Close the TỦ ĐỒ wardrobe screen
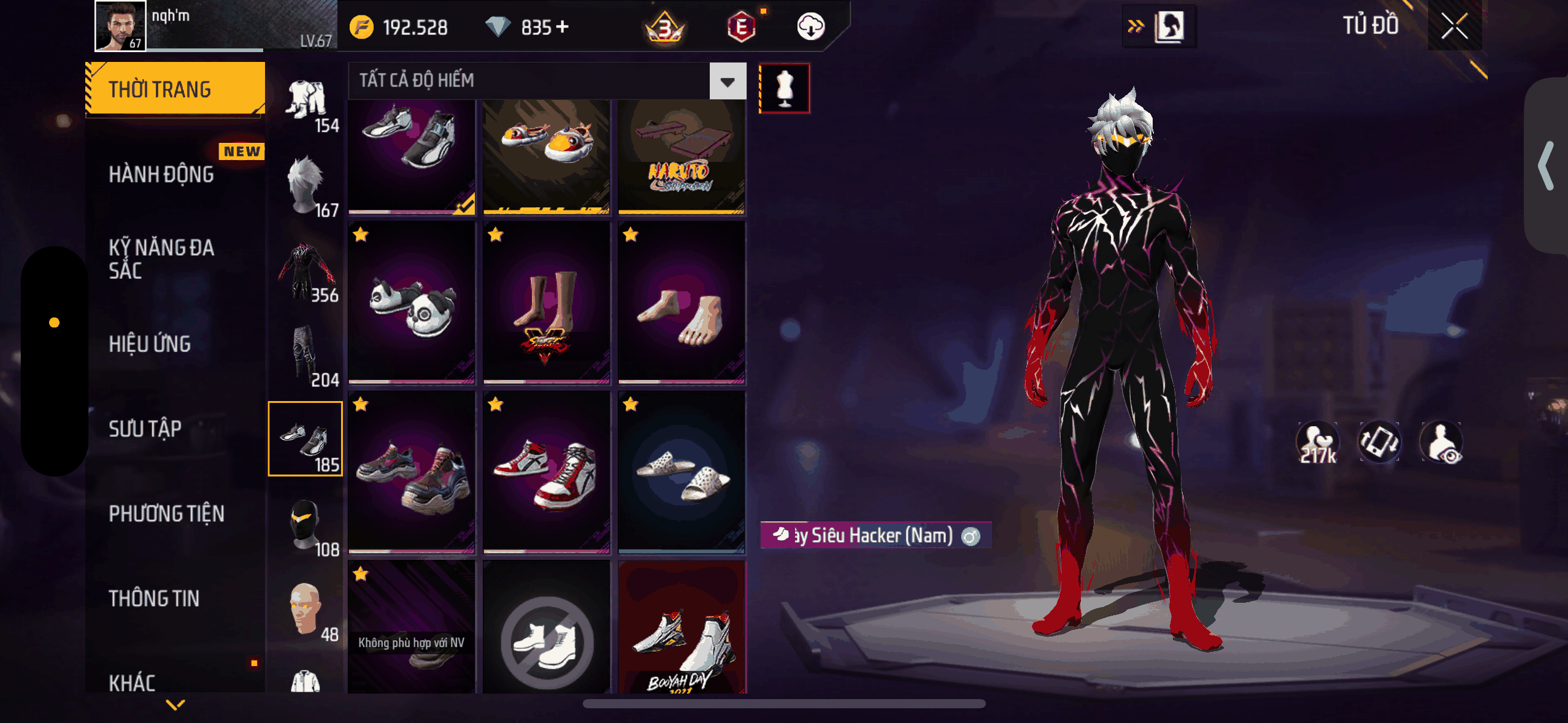This screenshot has height=723, width=1568. click(x=1454, y=26)
